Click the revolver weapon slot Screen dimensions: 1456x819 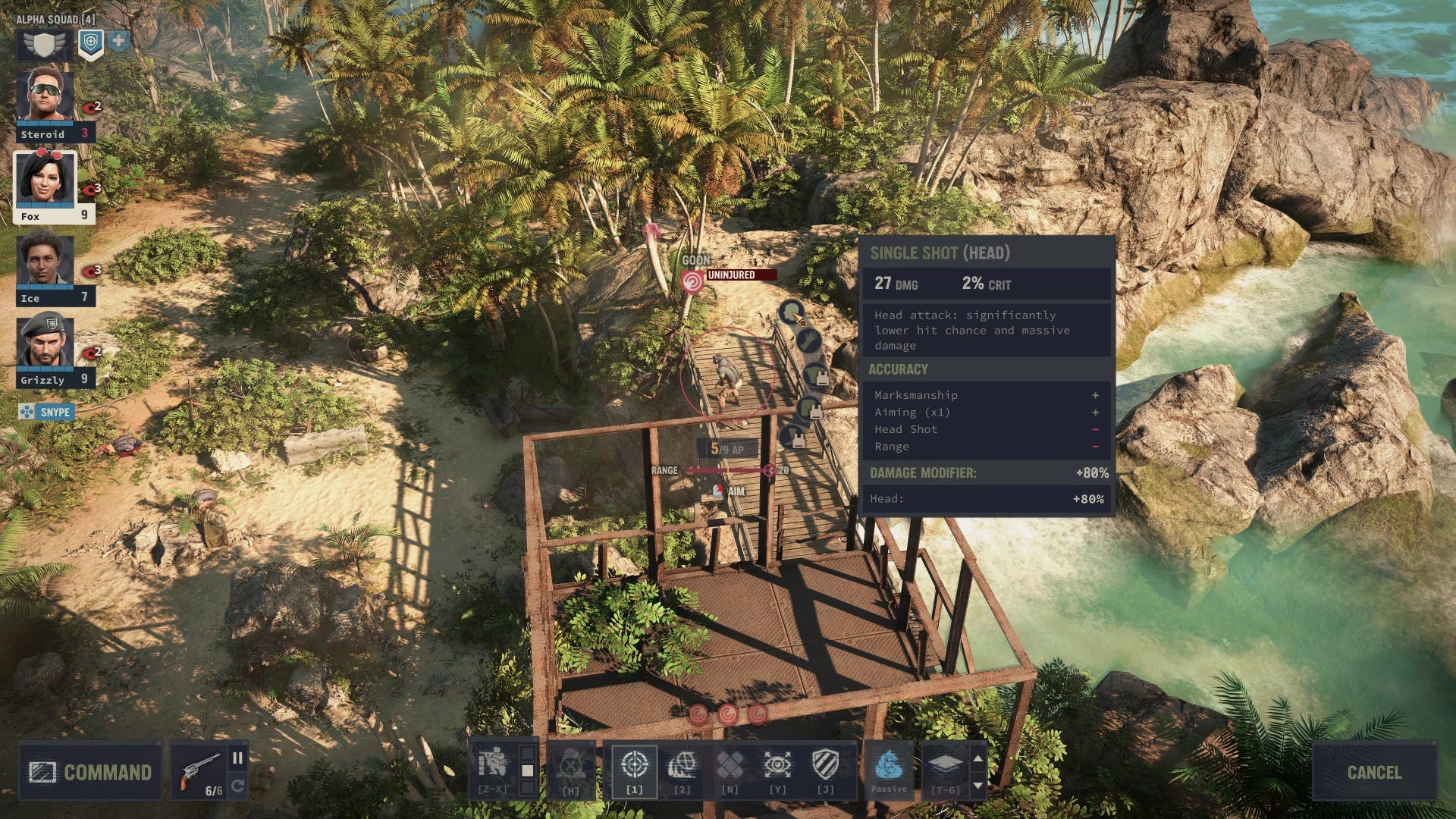point(200,770)
